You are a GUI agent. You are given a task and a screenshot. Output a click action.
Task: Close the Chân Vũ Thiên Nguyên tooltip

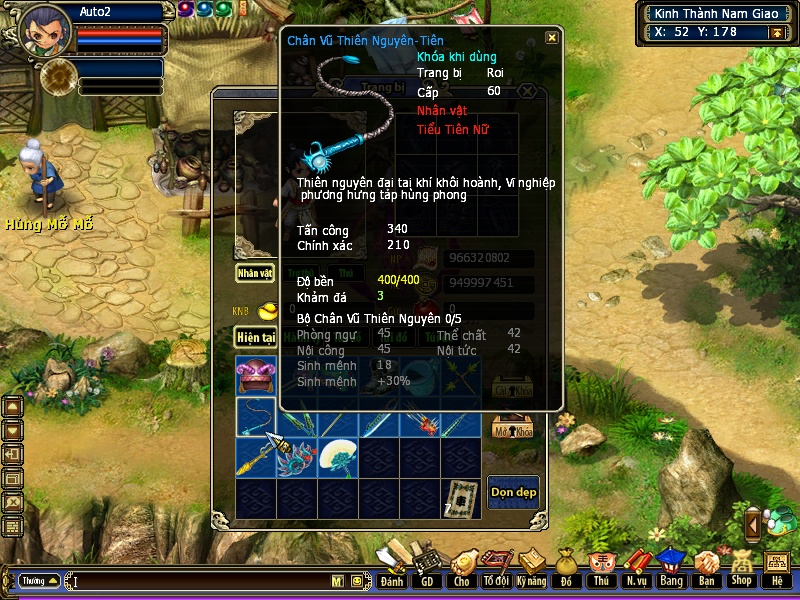point(552,38)
